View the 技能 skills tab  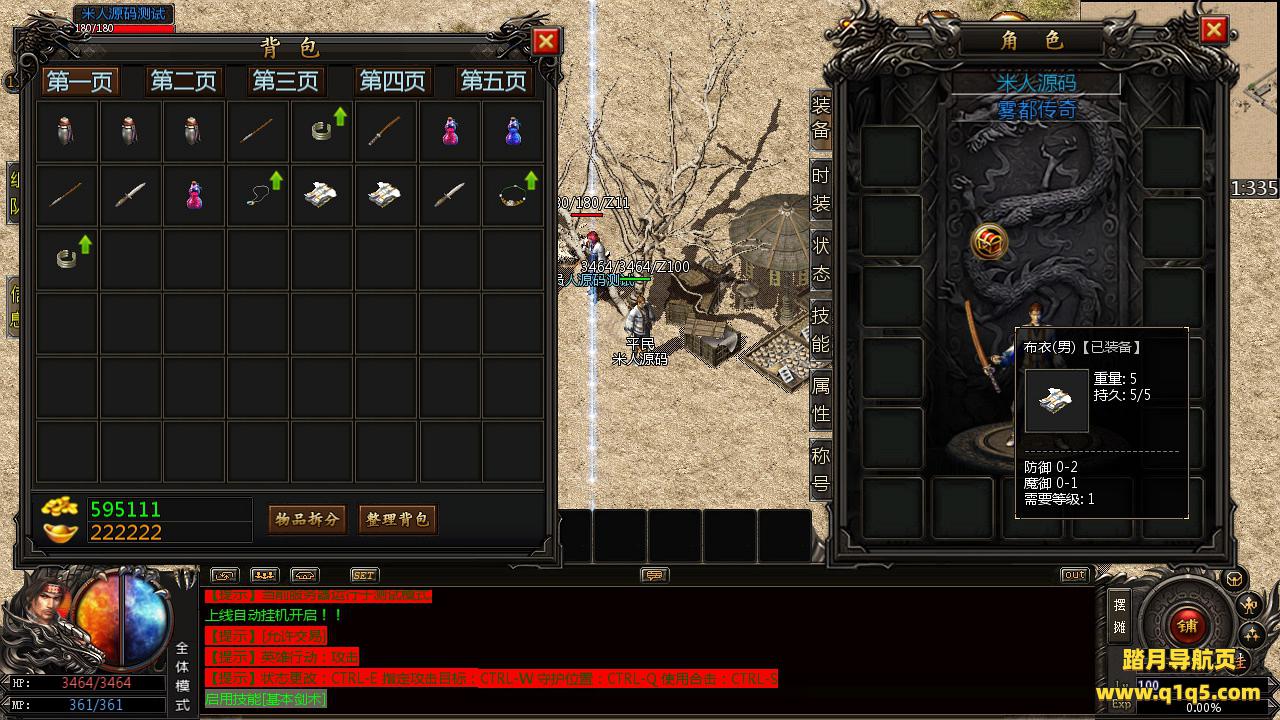click(821, 329)
